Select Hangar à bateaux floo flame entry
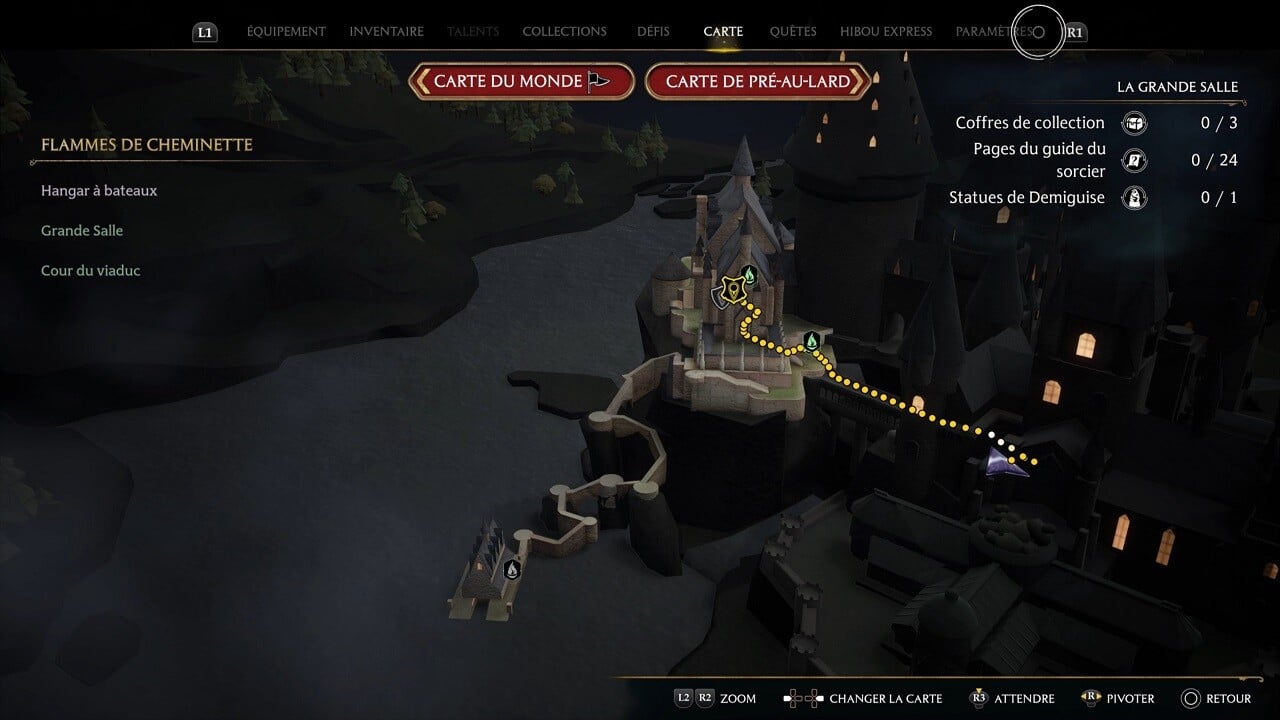This screenshot has width=1280, height=720. point(99,191)
